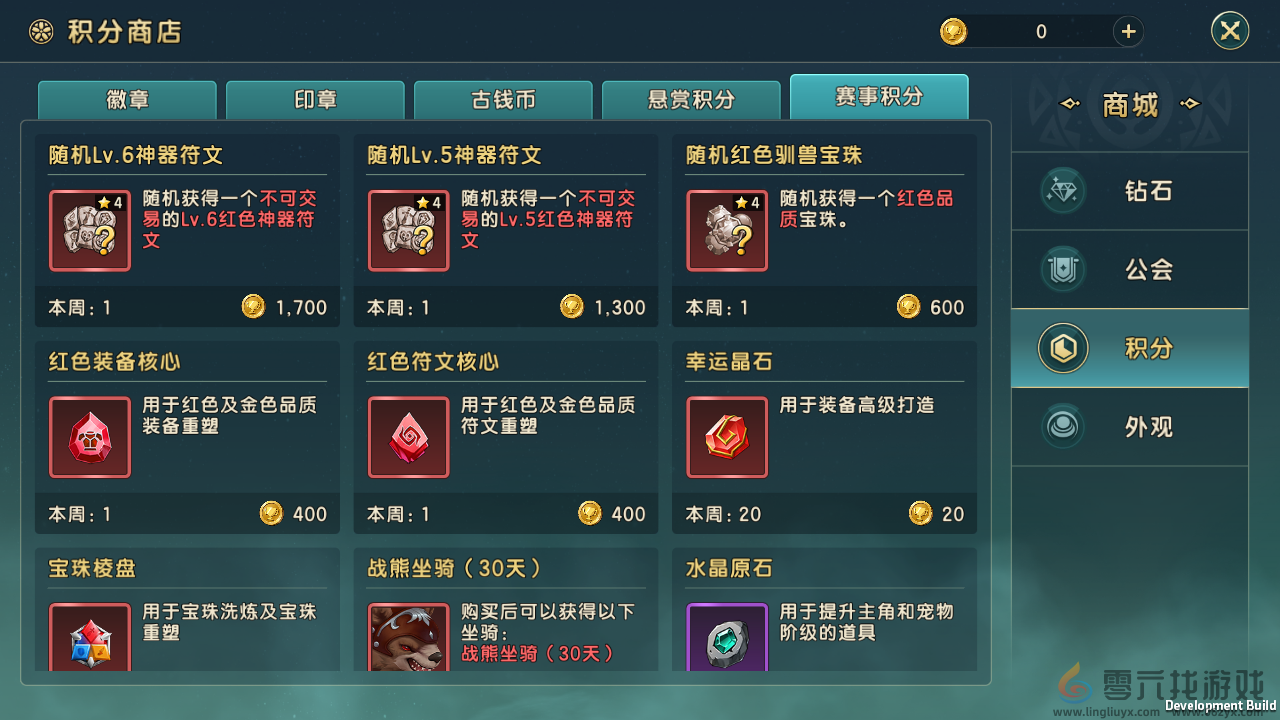This screenshot has width=1280, height=720.
Task: Select the 幸运晶石 lucky crystal icon
Action: click(726, 437)
